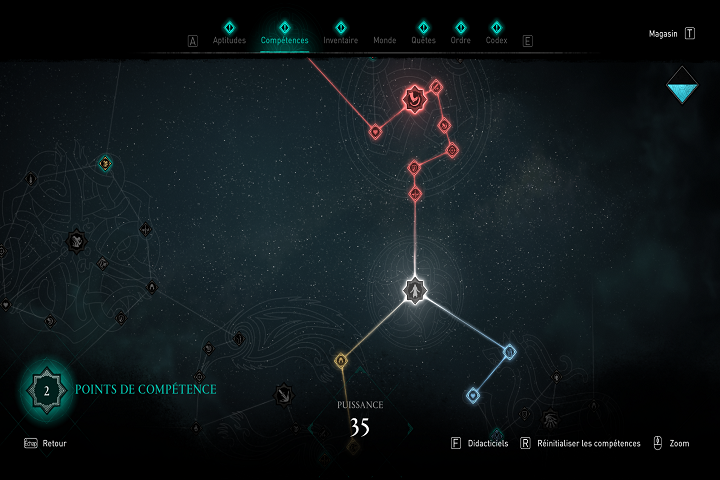Open the Inventaire tab

pos(340,41)
